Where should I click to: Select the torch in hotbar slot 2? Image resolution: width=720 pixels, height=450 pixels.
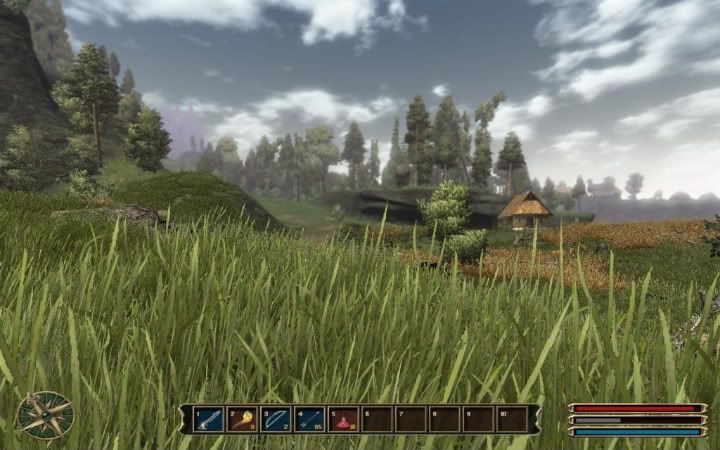point(243,419)
